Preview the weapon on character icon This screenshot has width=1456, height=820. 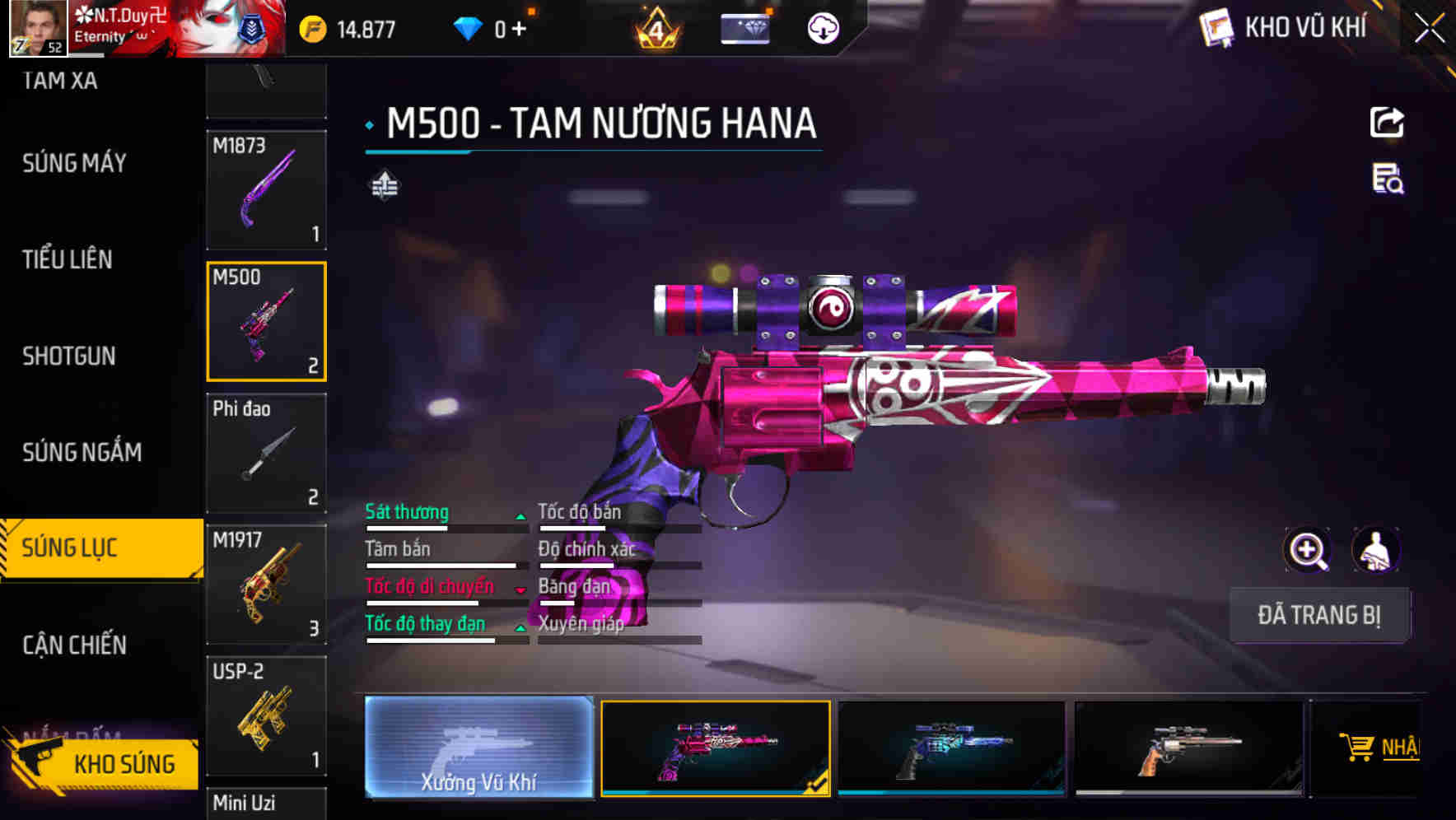coord(1375,549)
